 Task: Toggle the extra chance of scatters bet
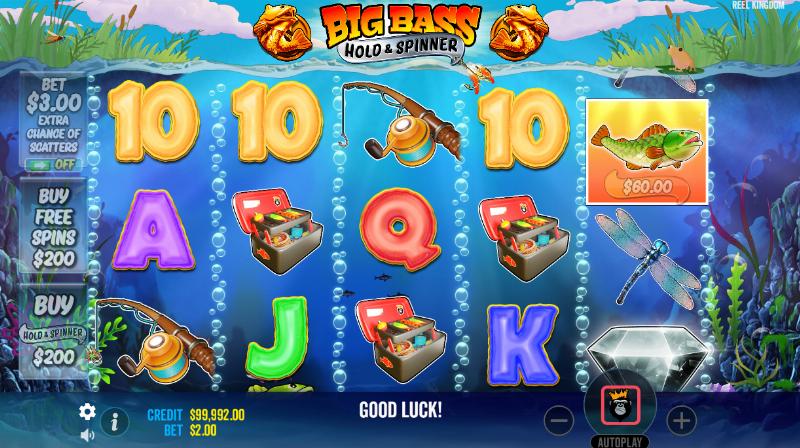[53, 164]
